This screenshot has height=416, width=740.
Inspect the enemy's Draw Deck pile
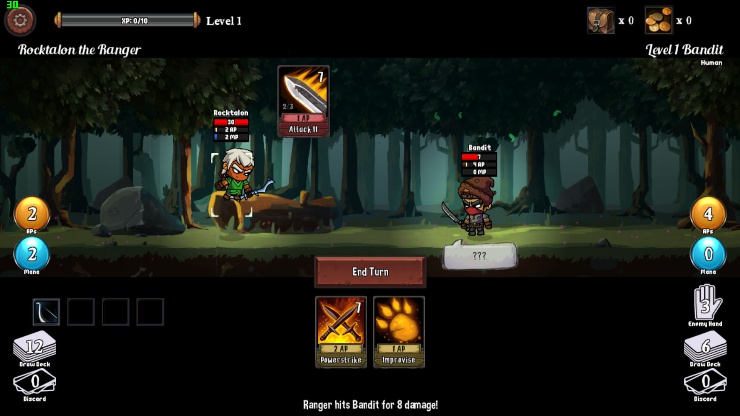click(706, 350)
